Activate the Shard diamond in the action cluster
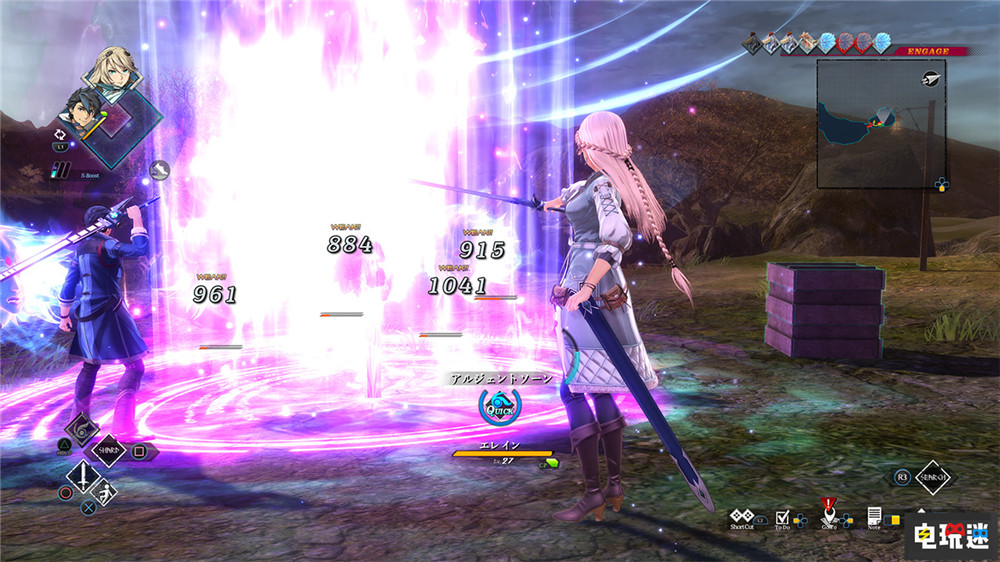 point(108,450)
